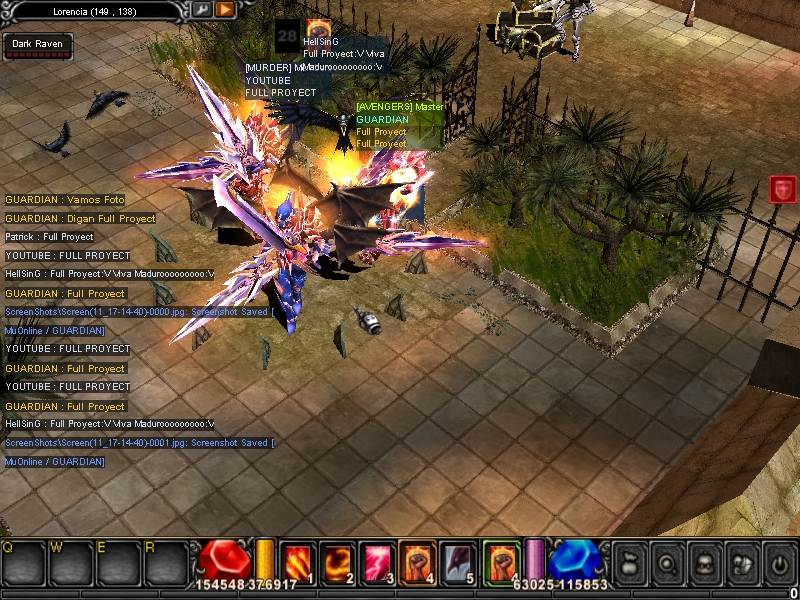The width and height of the screenshot is (800, 600).
Task: Click the red shield icon at right edge
Action: [x=782, y=188]
